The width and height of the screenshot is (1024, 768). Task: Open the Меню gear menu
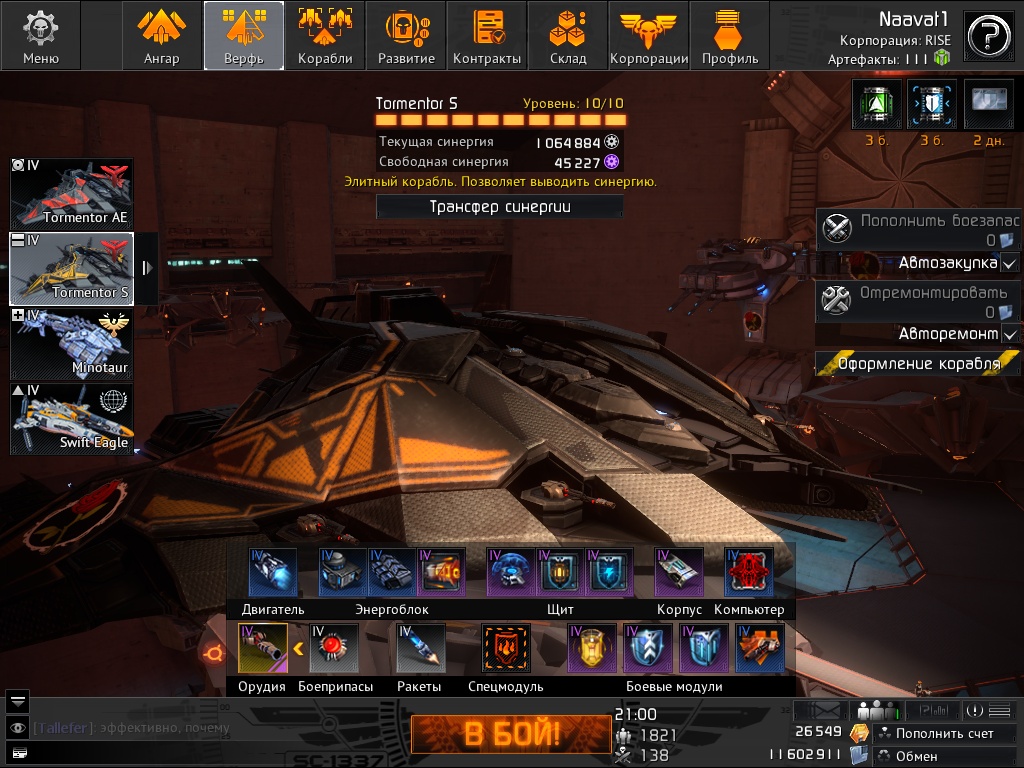click(x=41, y=35)
